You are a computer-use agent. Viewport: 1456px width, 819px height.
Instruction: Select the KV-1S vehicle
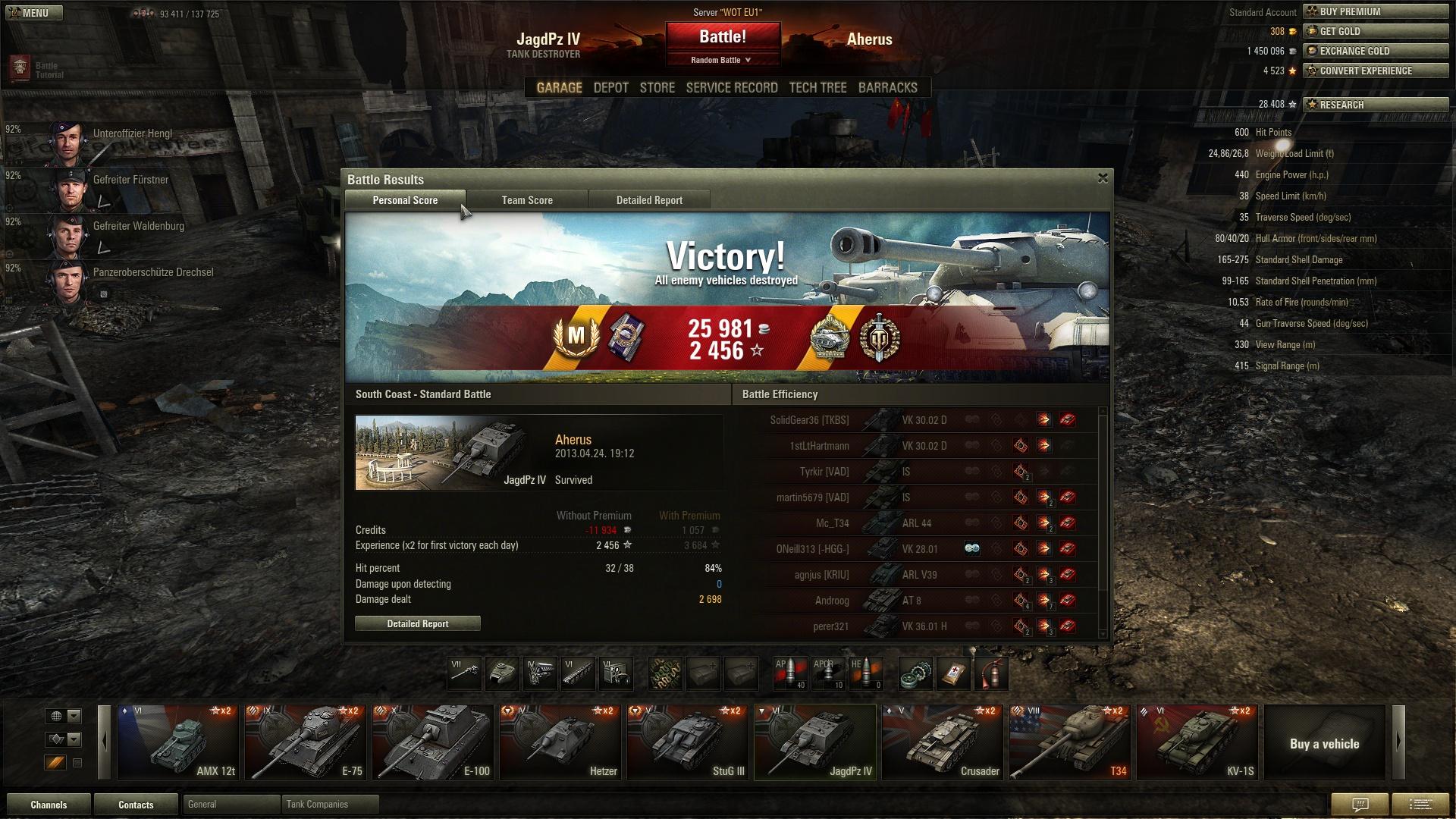point(1197,742)
